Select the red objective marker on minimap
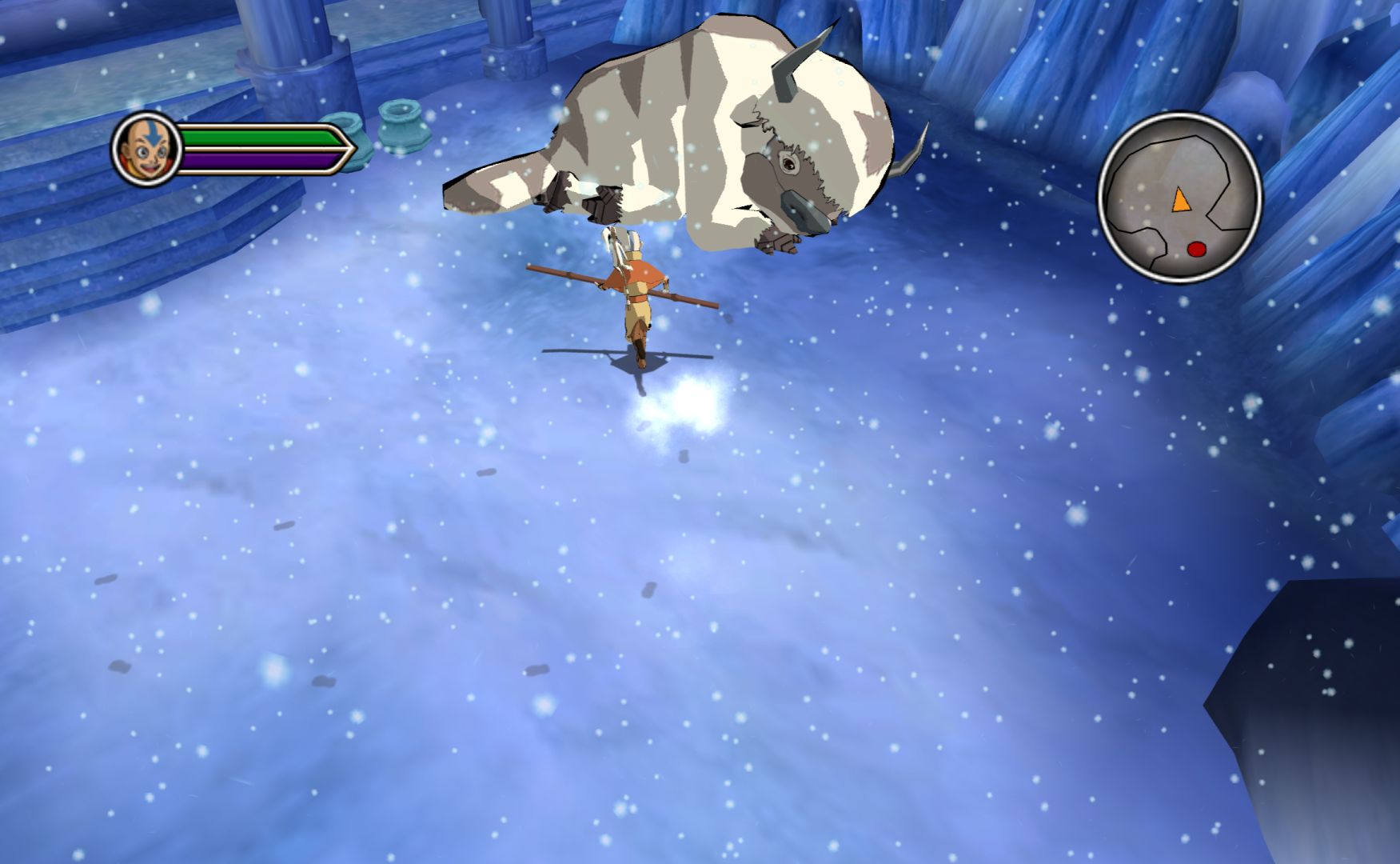This screenshot has height=864, width=1400. (x=1196, y=249)
